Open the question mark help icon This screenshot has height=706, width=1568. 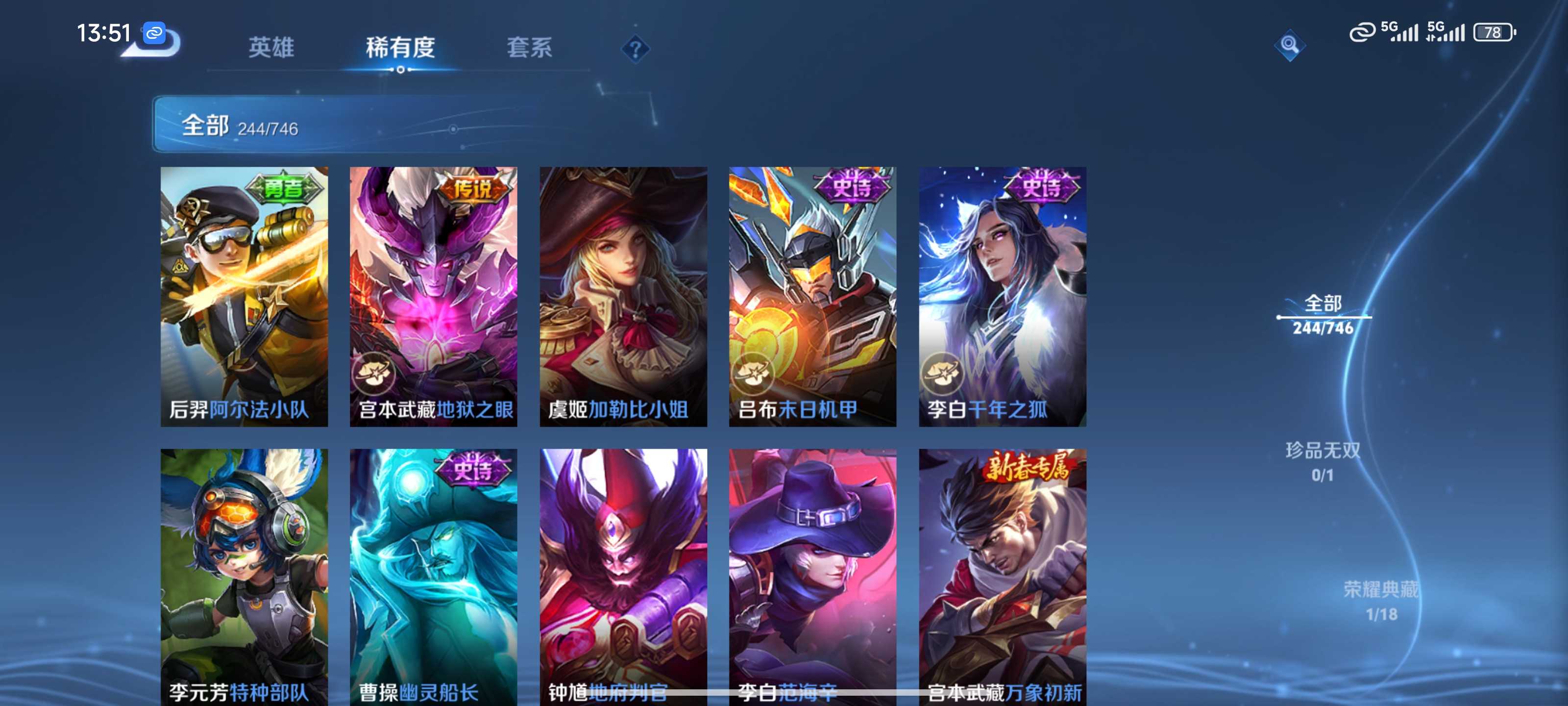point(635,49)
